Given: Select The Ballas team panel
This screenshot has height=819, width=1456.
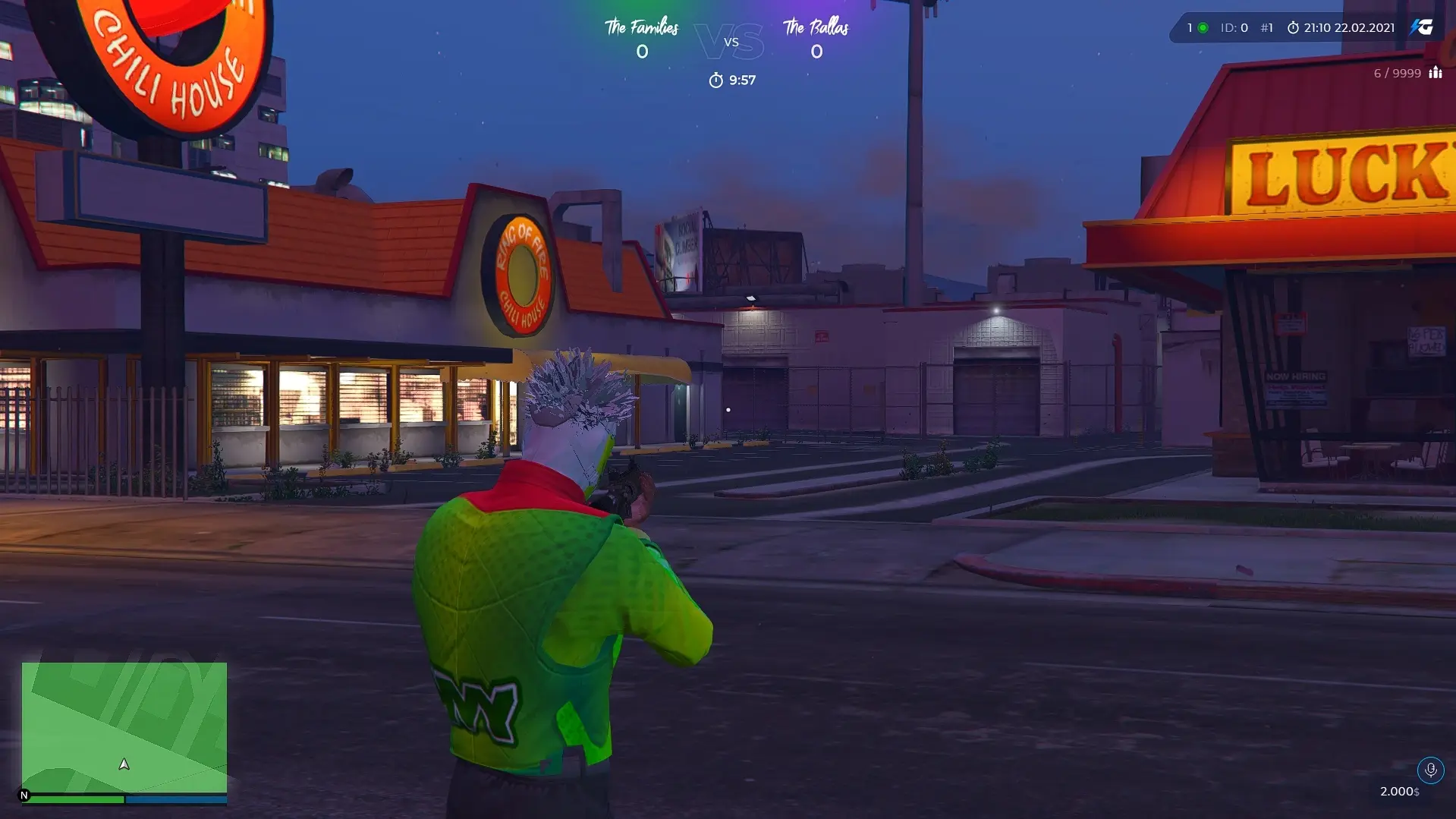Looking at the screenshot, I should (x=816, y=38).
